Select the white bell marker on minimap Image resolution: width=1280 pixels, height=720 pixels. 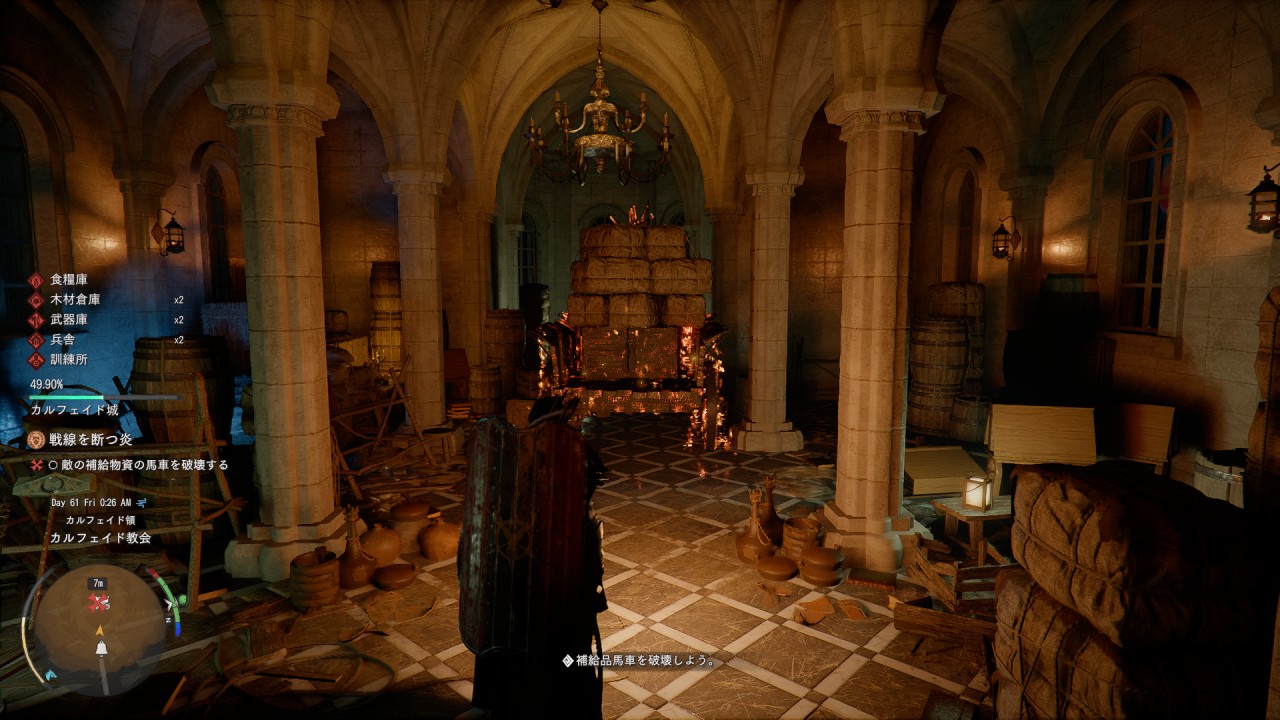click(x=101, y=650)
